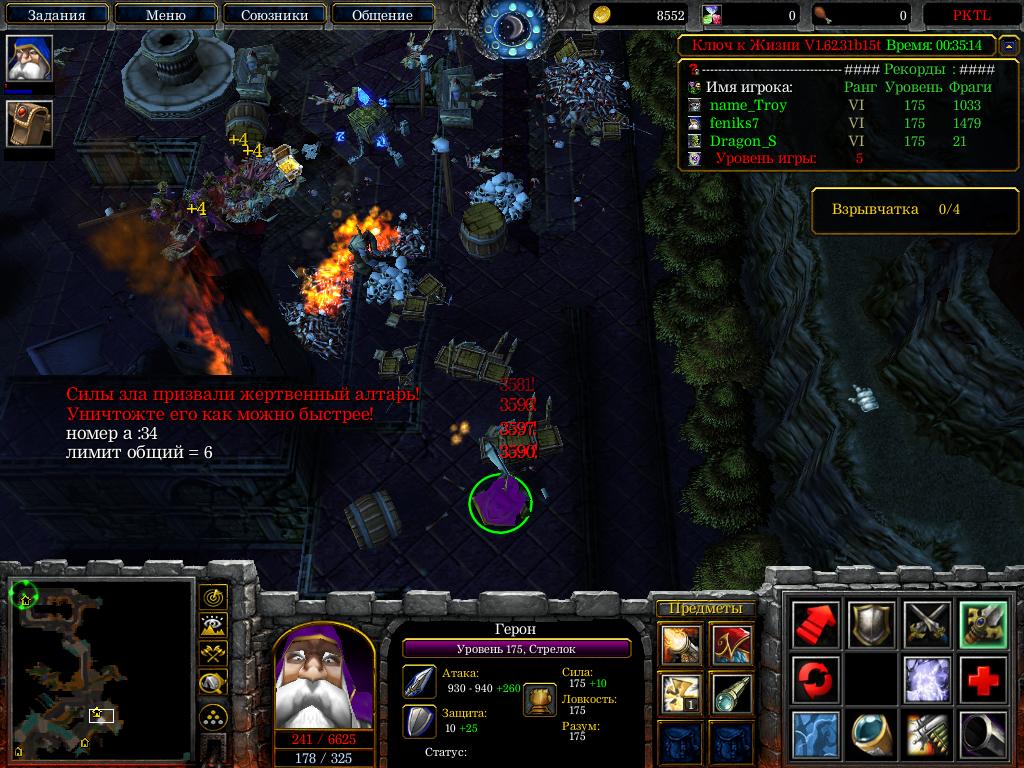Toggle the minimap terrain display button
The width and height of the screenshot is (1024, 768).
[x=213, y=626]
